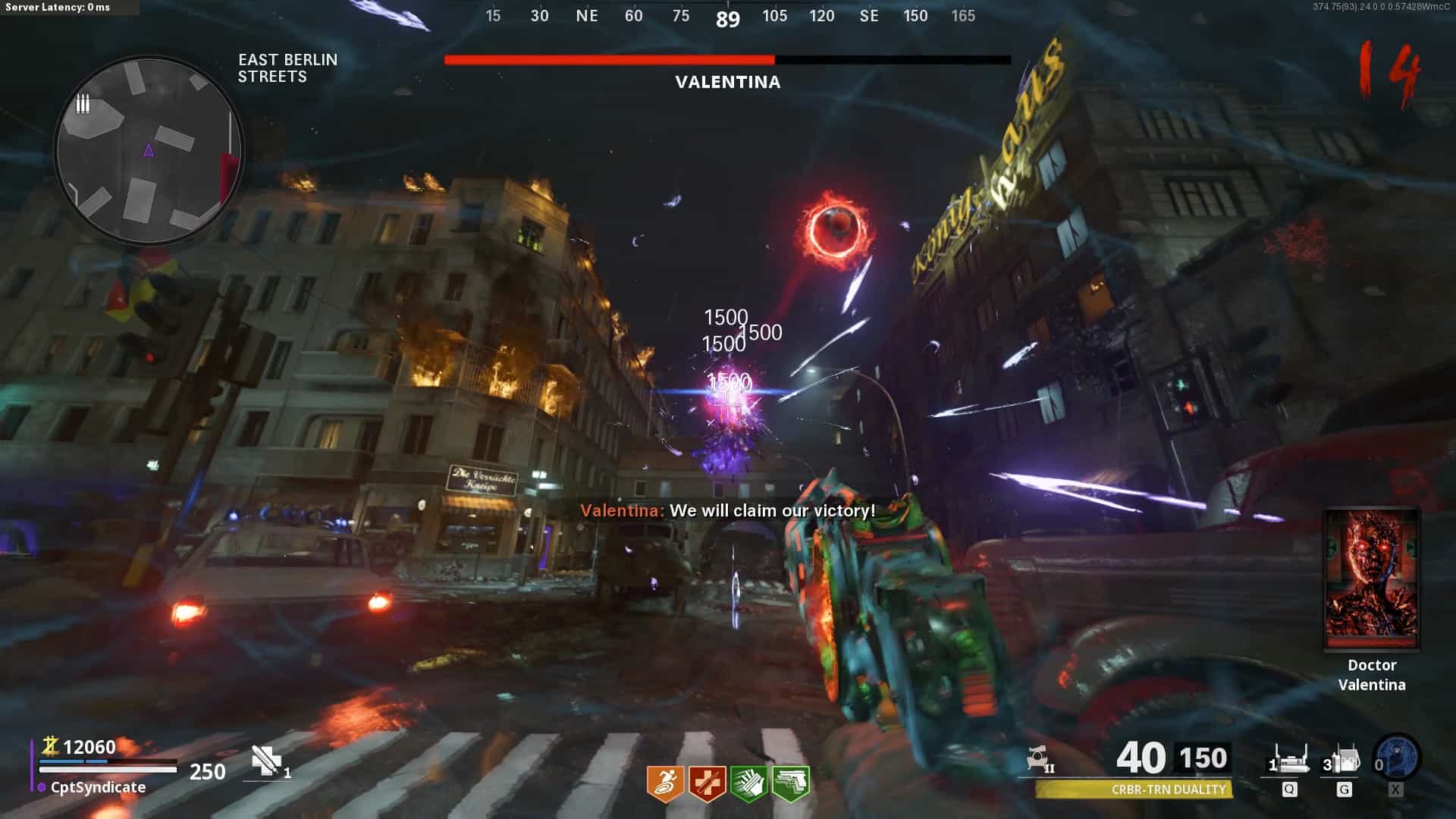Click the CptSyndicate player nameplate

coord(97,787)
